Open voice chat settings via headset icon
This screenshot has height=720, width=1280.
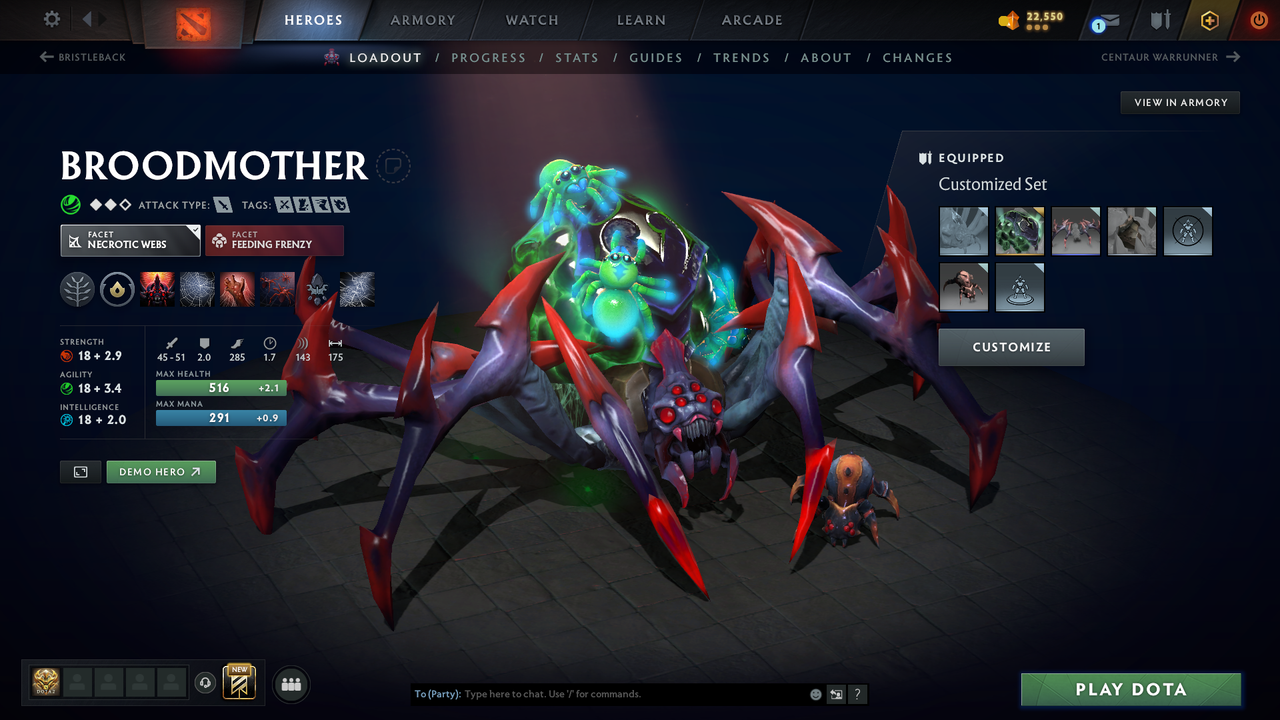[x=206, y=682]
